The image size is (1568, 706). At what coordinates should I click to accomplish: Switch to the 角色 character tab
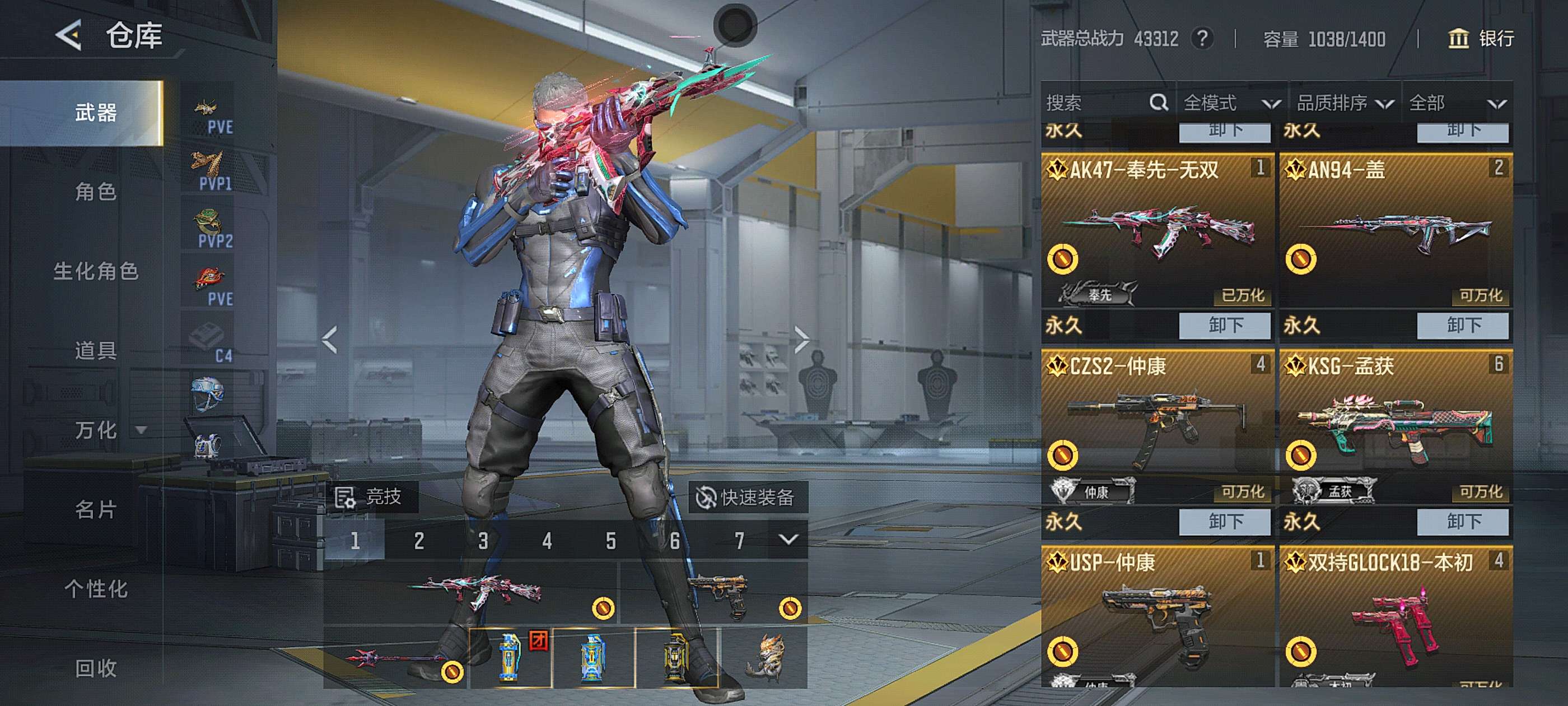[96, 192]
